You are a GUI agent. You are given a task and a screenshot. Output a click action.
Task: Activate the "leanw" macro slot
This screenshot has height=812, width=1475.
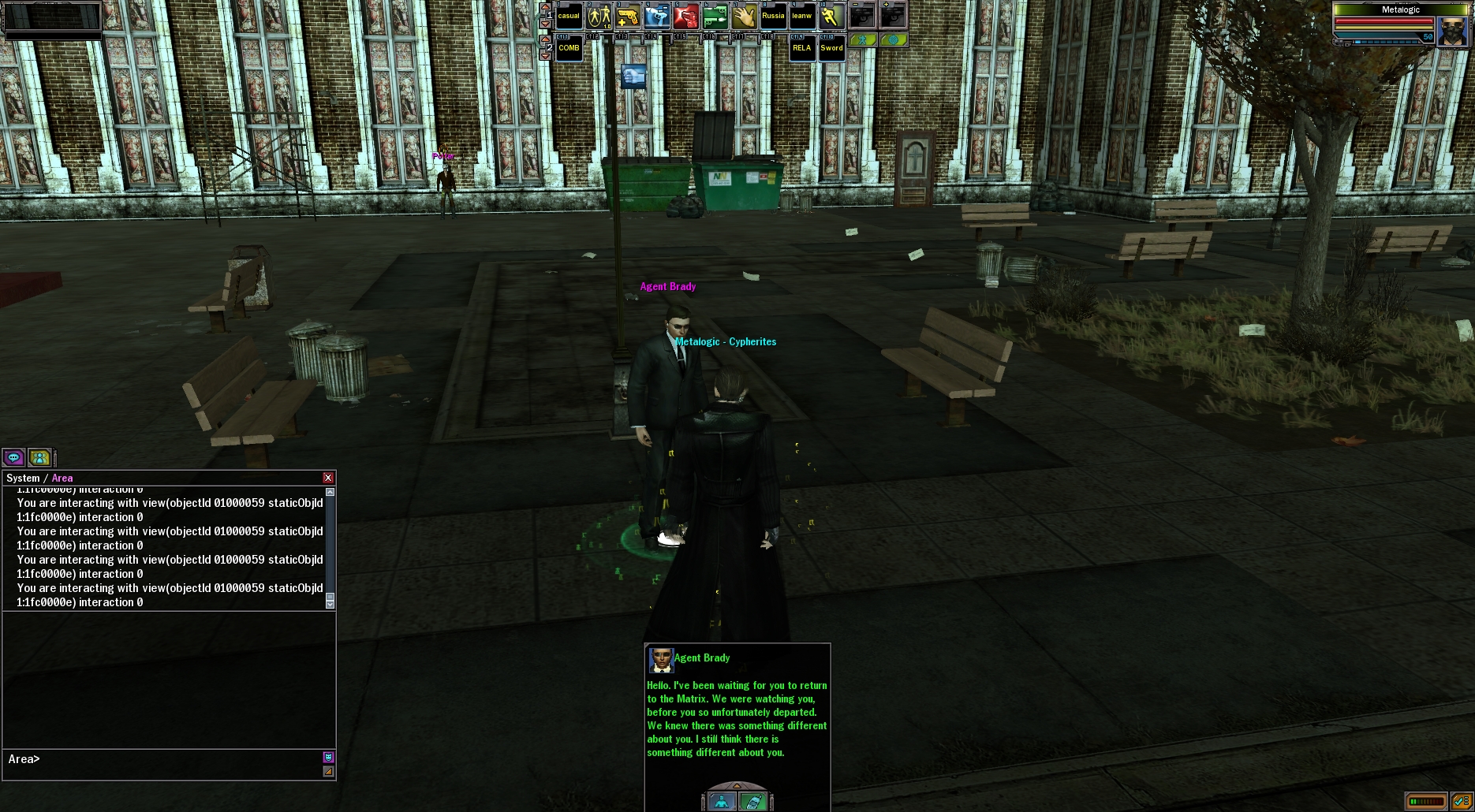point(801,16)
